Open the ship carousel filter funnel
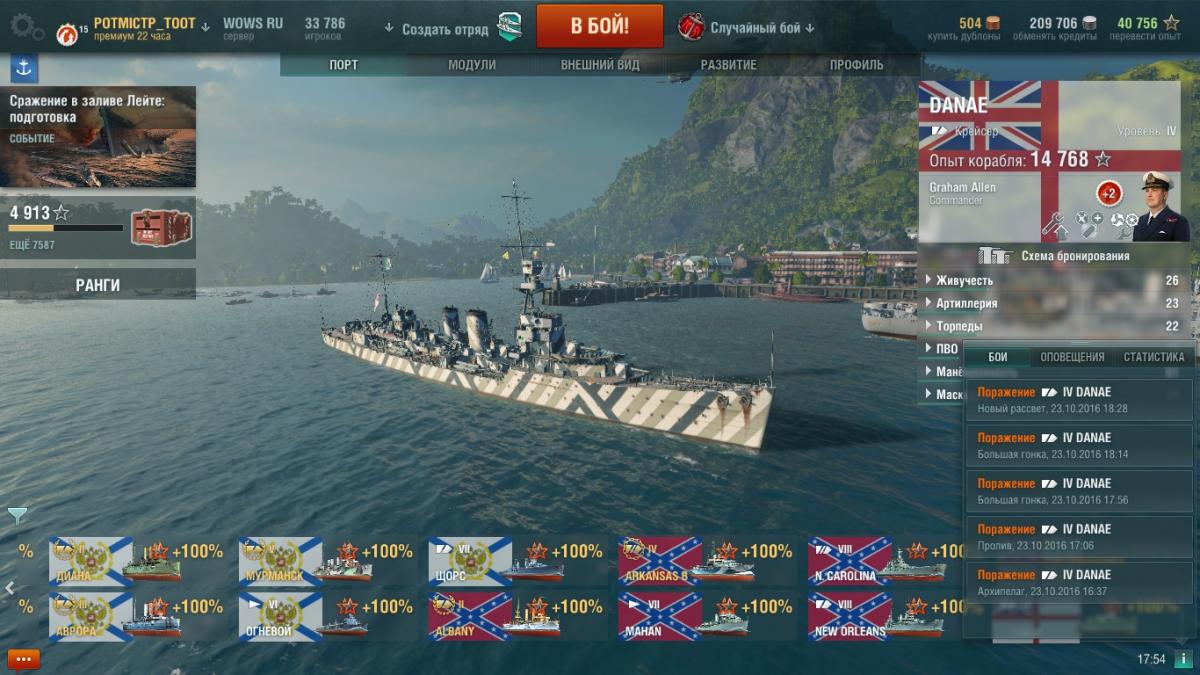Image resolution: width=1200 pixels, height=675 pixels. click(x=17, y=515)
